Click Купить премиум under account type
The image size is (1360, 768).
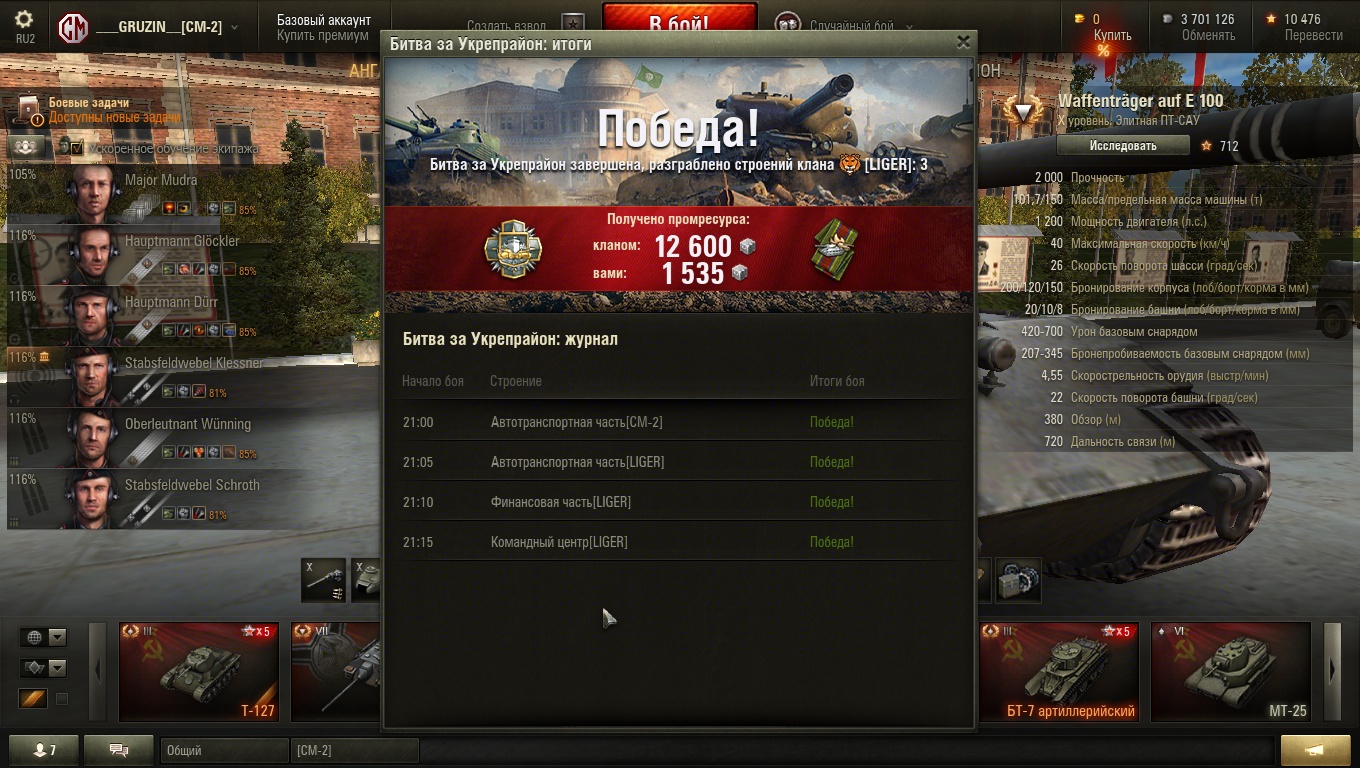coord(322,36)
